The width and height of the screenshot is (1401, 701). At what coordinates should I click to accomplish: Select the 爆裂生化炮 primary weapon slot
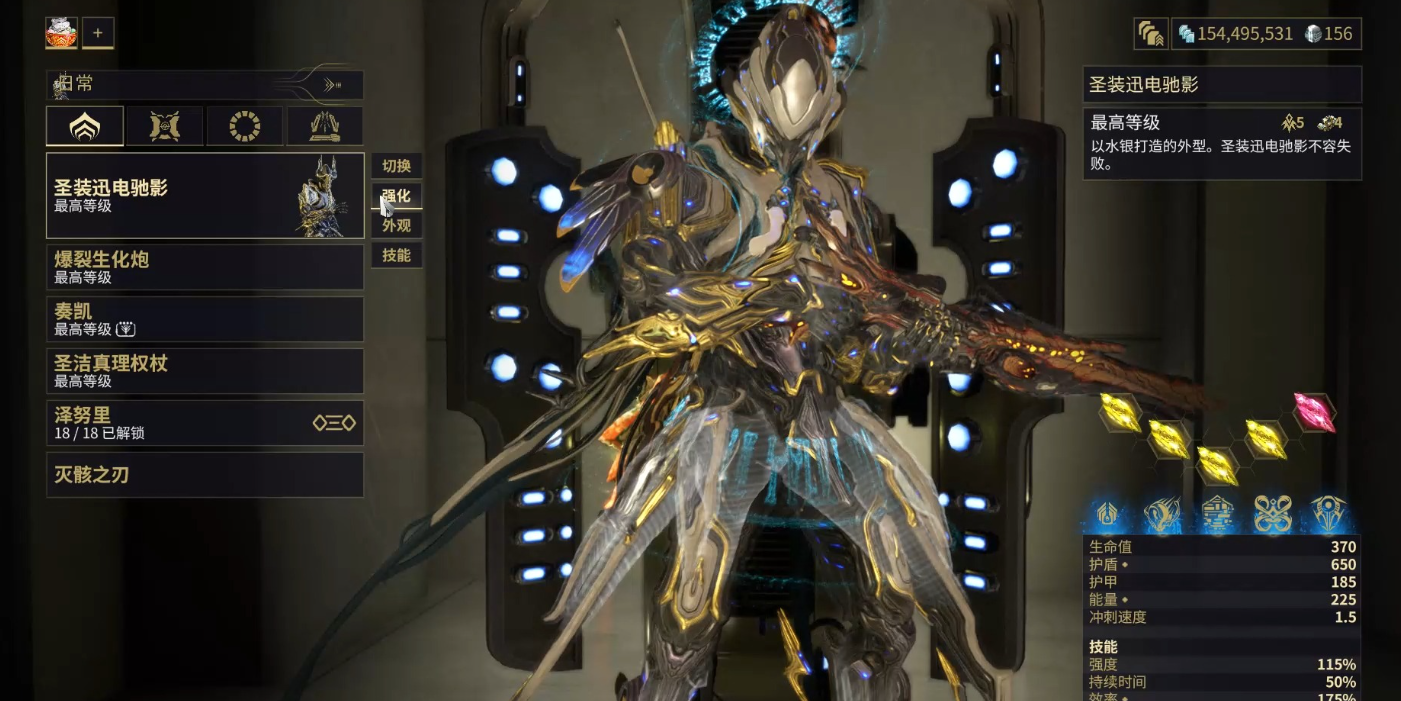tap(205, 267)
